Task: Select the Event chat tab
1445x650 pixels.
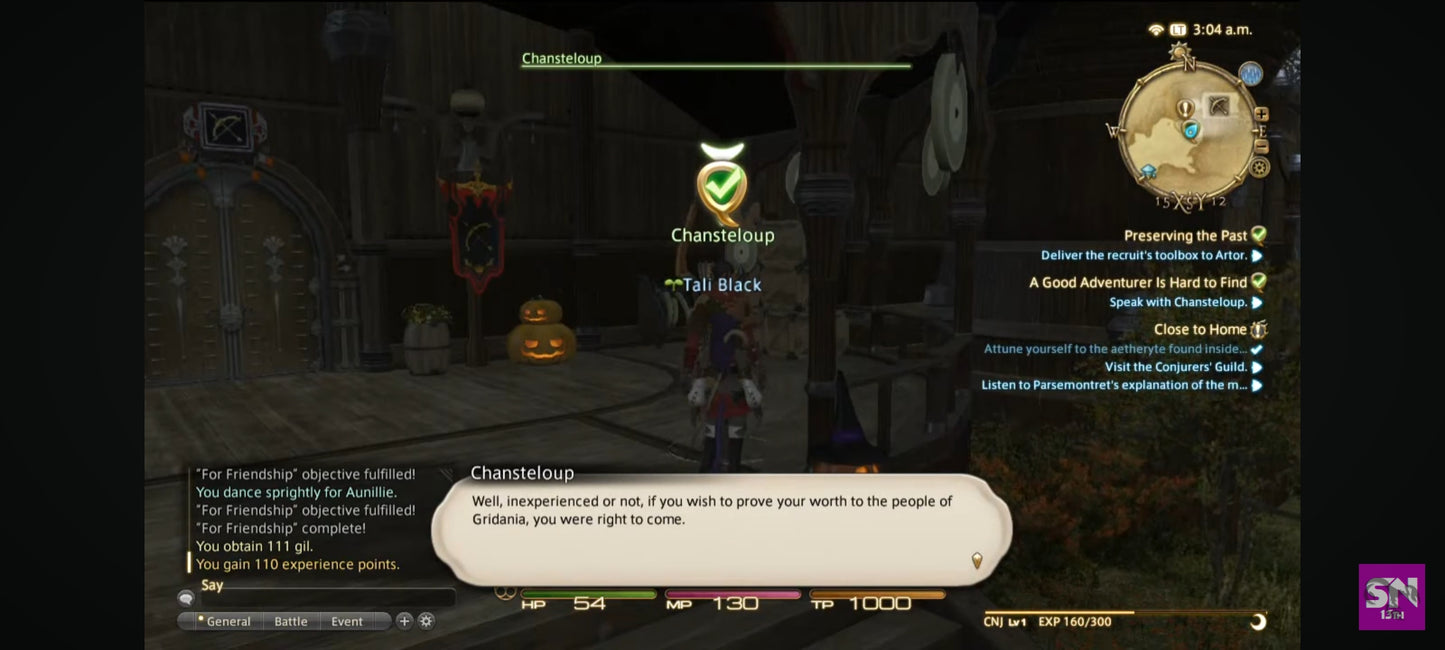Action: tap(347, 621)
